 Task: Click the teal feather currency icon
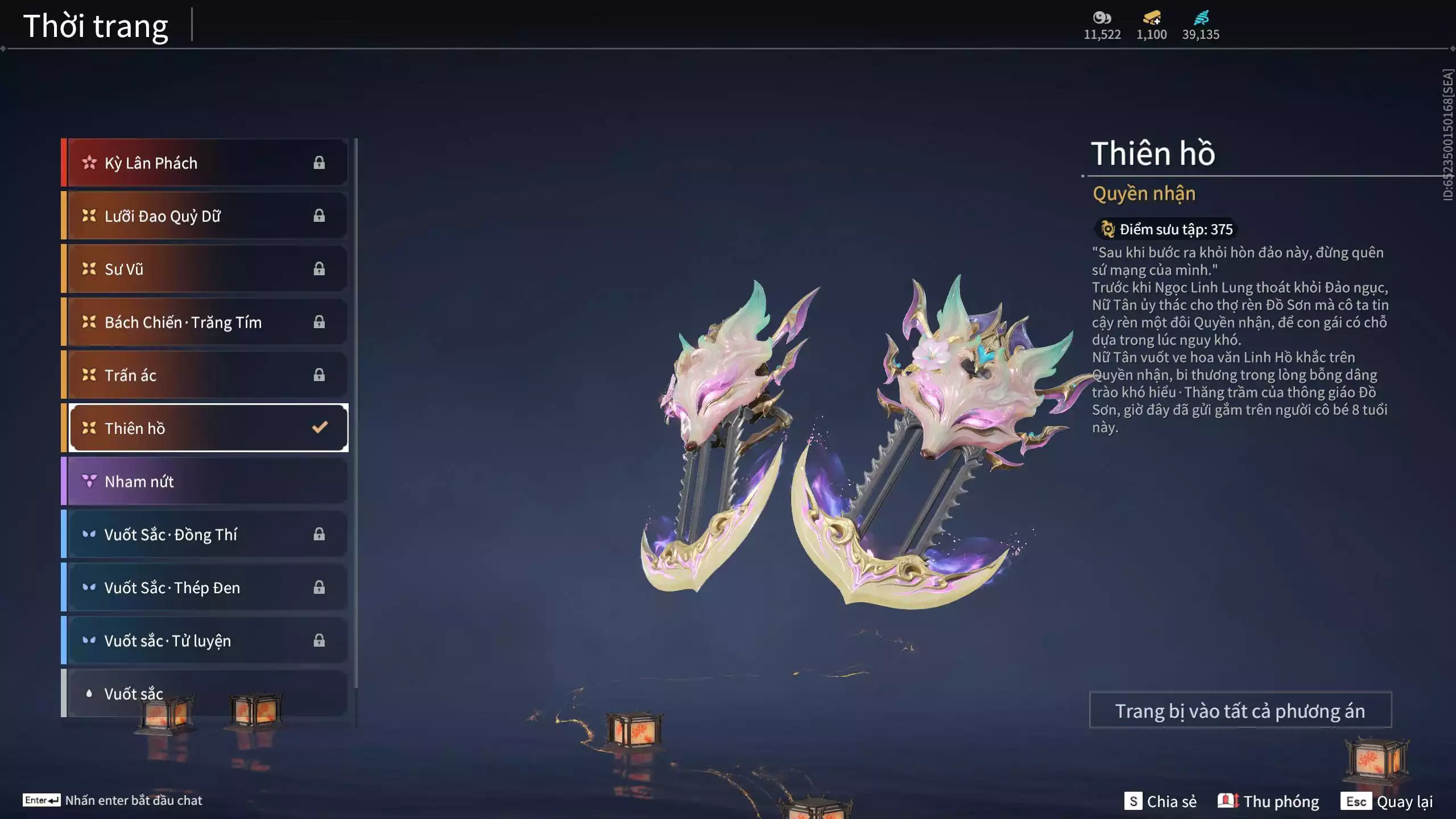point(1201,18)
